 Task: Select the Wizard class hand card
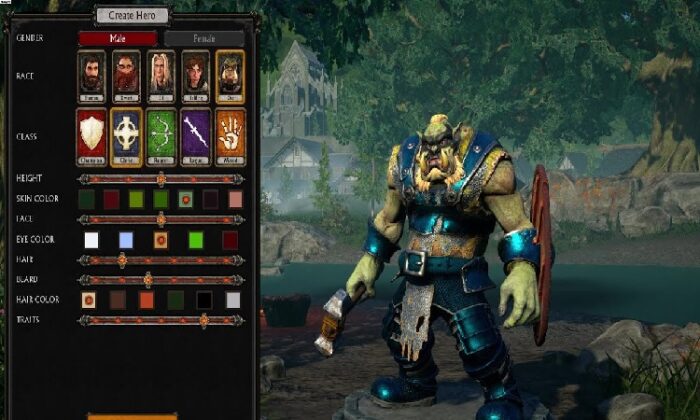[230, 135]
